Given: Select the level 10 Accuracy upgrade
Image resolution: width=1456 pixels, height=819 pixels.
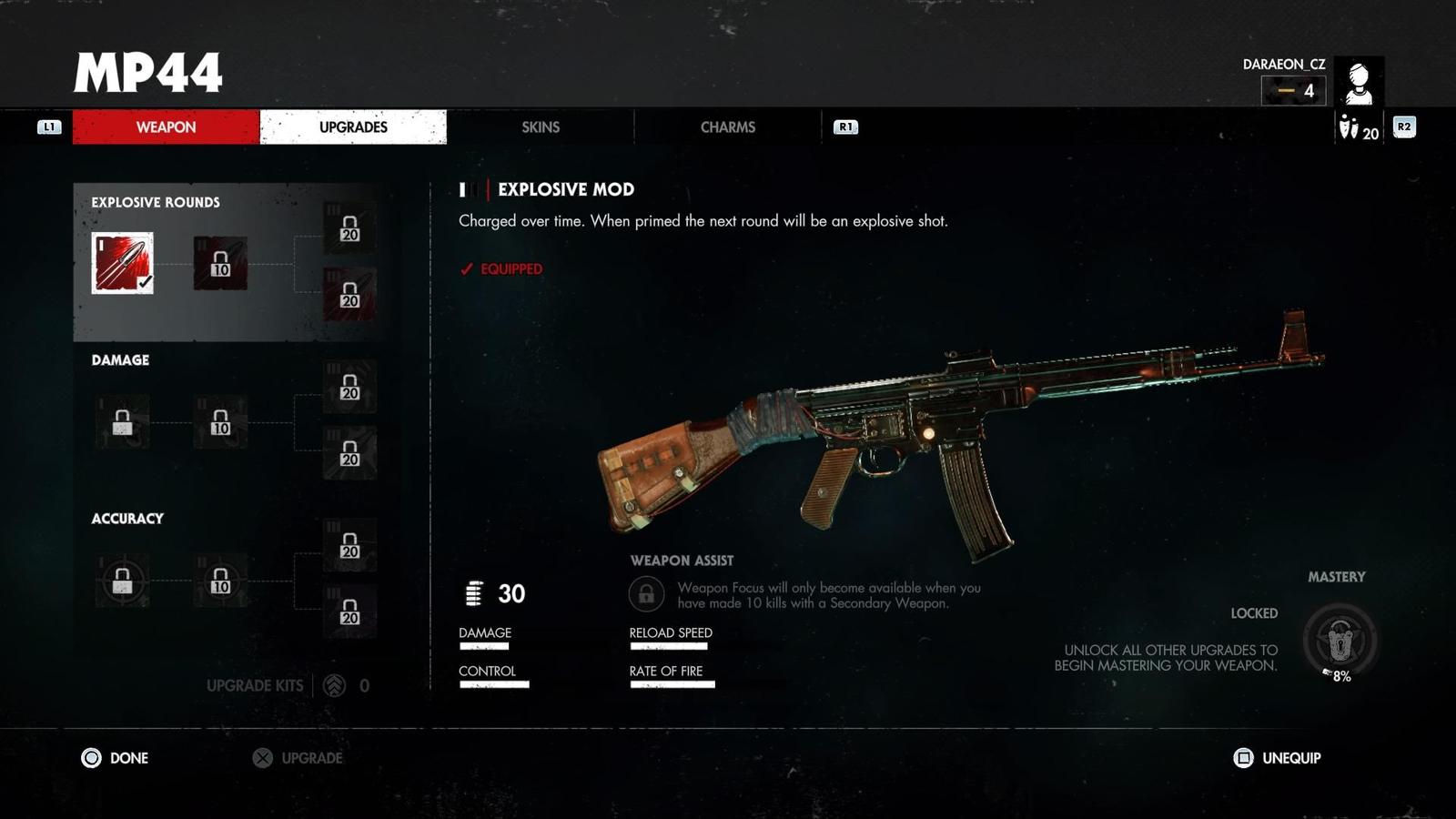Looking at the screenshot, I should coord(220,581).
